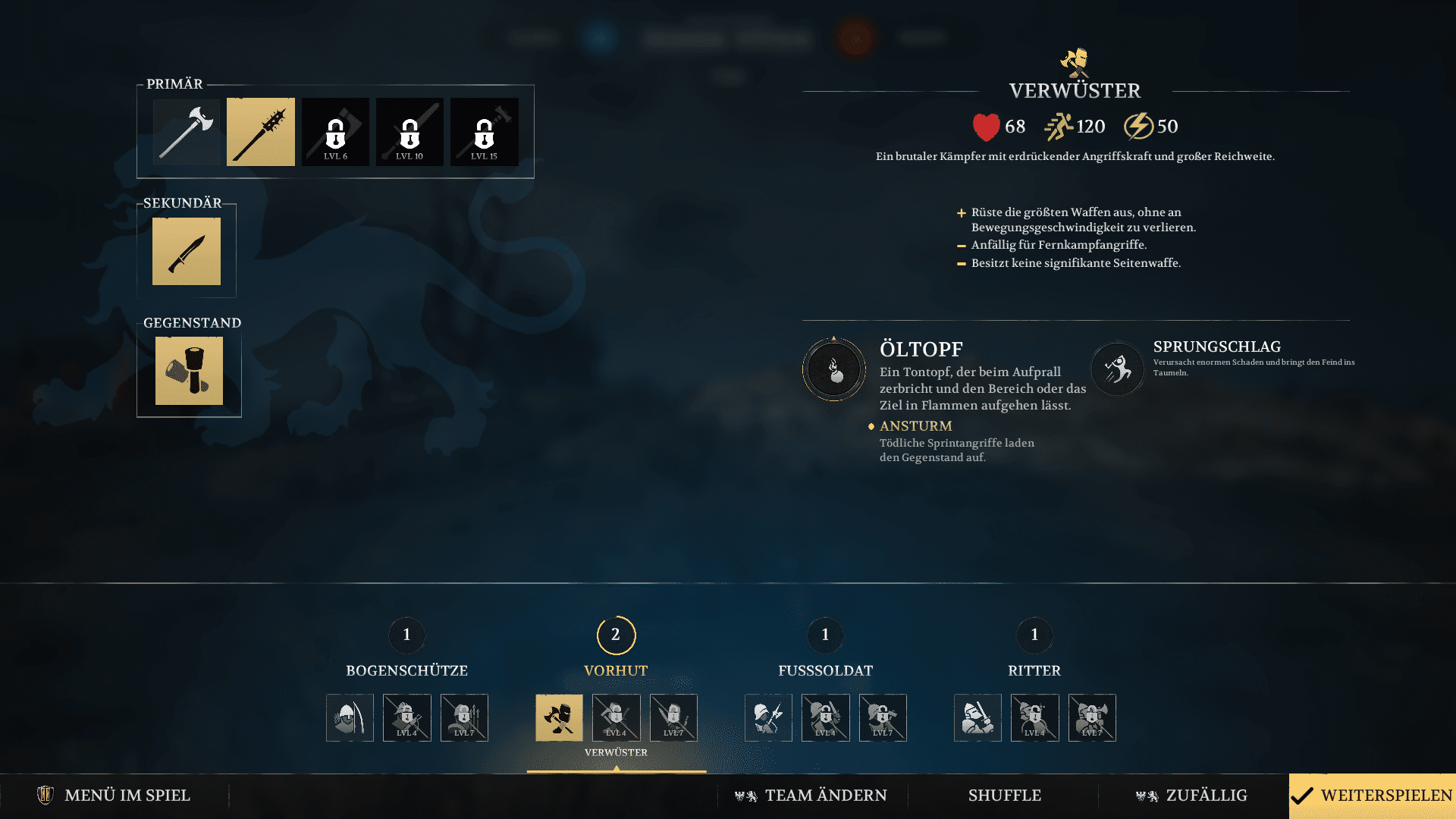
Task: Select the Sprungschlag ability icon
Action: point(1116,369)
